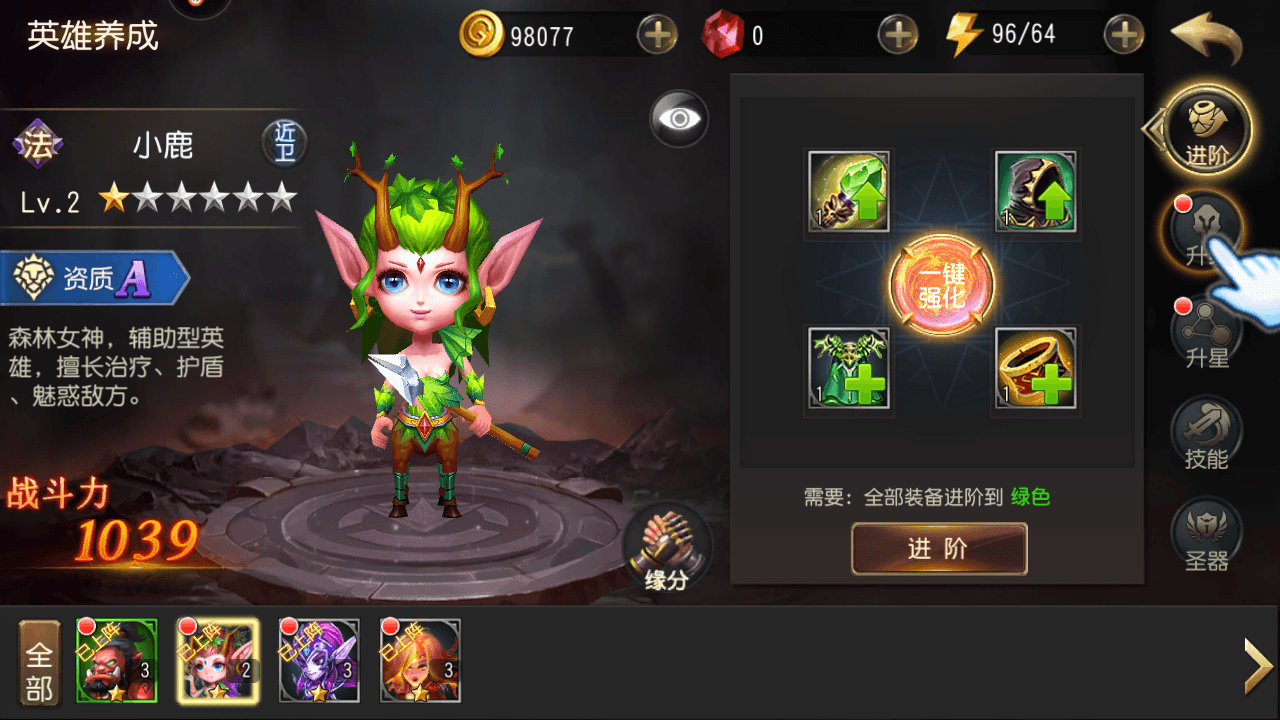This screenshot has width=1280, height=720.
Task: Collapse the sidebar with left chevron near 进阶
Action: (x=1152, y=130)
